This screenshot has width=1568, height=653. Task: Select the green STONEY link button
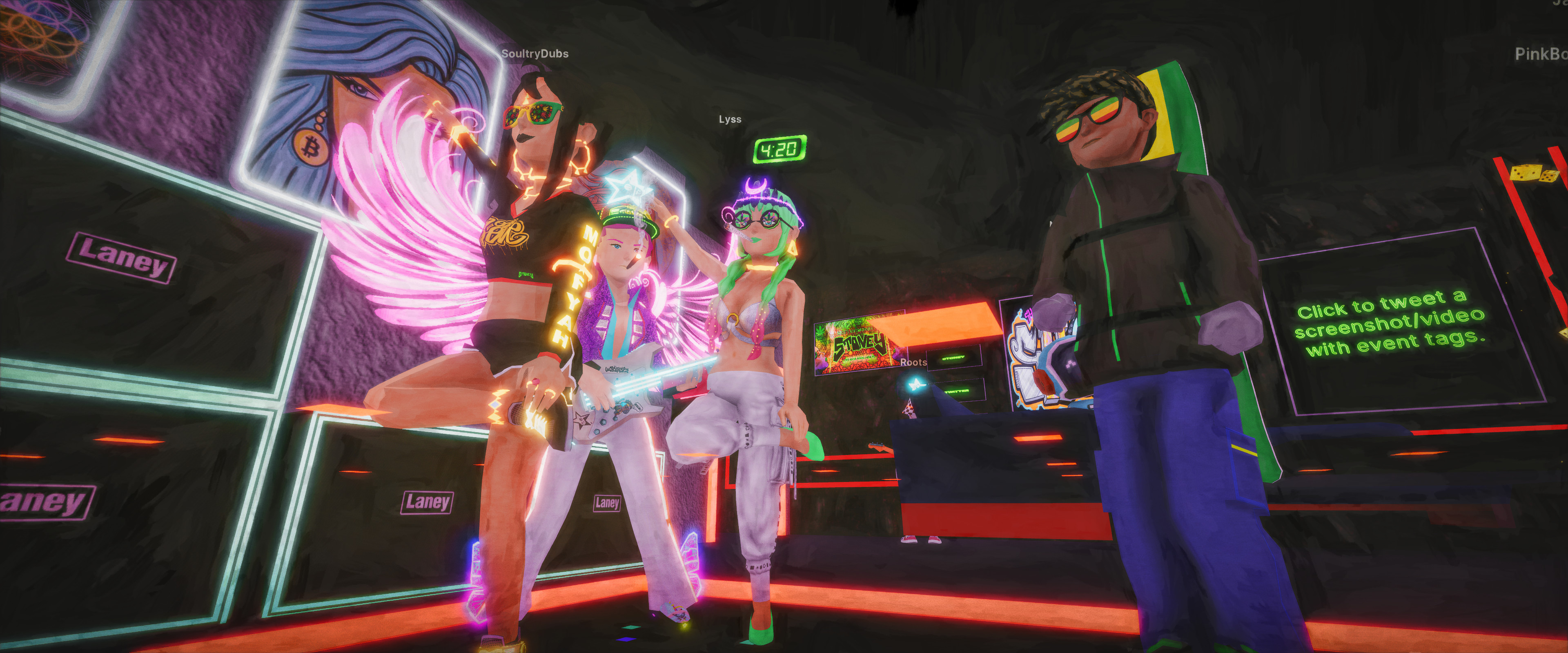tap(953, 358)
